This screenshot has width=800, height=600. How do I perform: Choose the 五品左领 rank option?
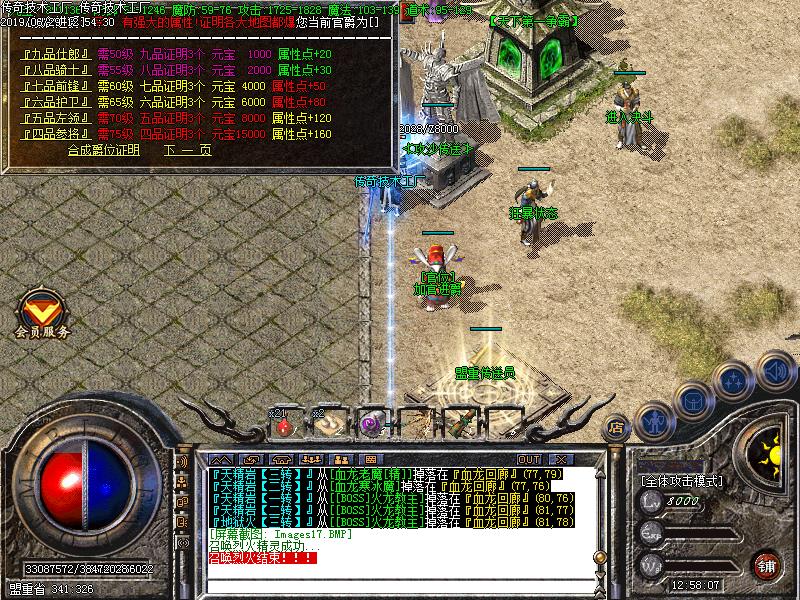click(57, 117)
